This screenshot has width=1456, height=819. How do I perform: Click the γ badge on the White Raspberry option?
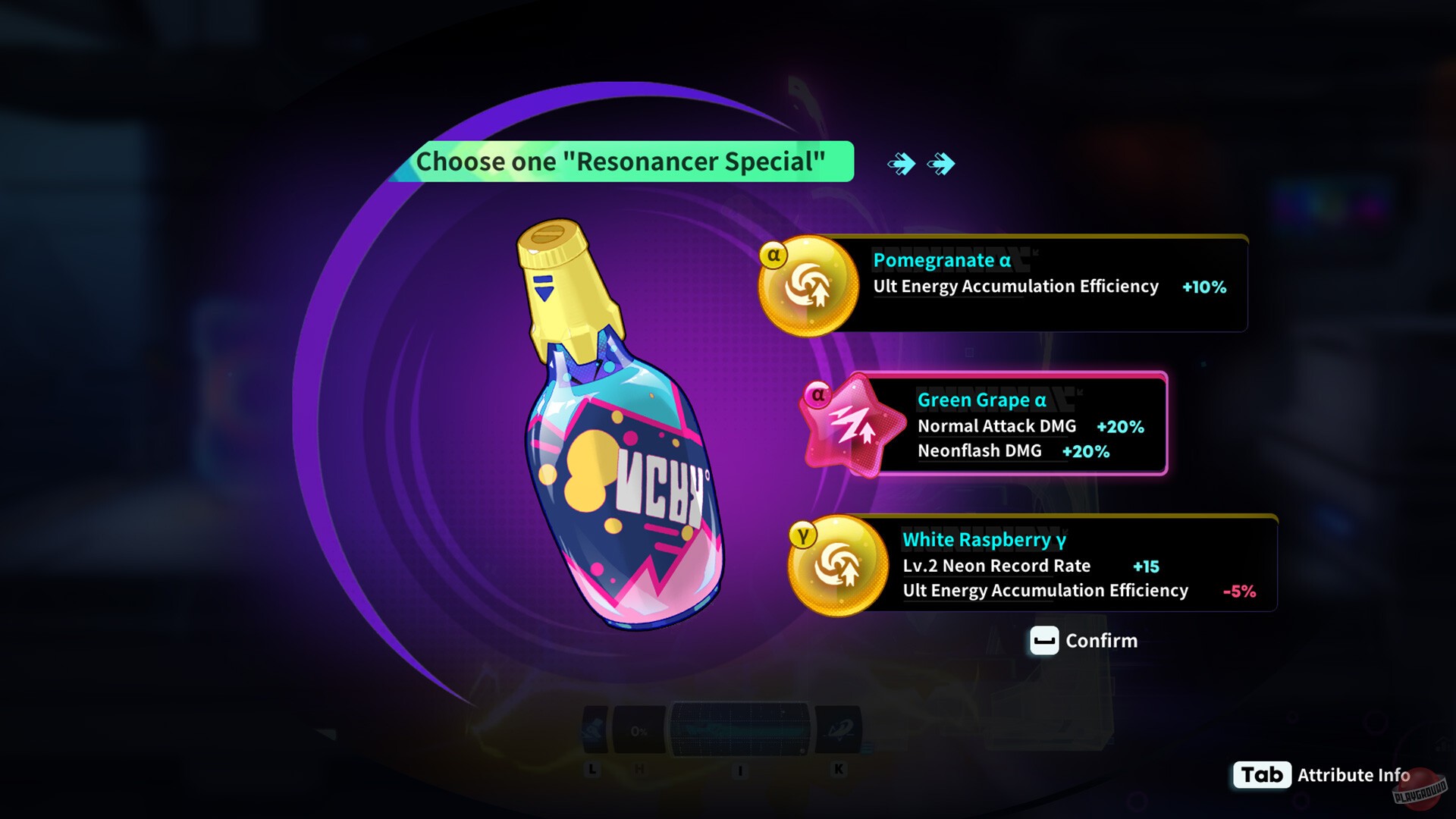[x=804, y=533]
